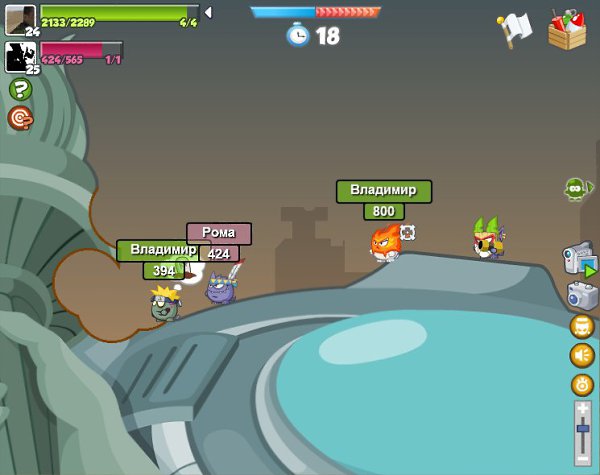The height and width of the screenshot is (475, 600).
Task: Open help via green question mark button
Action: (x=20, y=89)
